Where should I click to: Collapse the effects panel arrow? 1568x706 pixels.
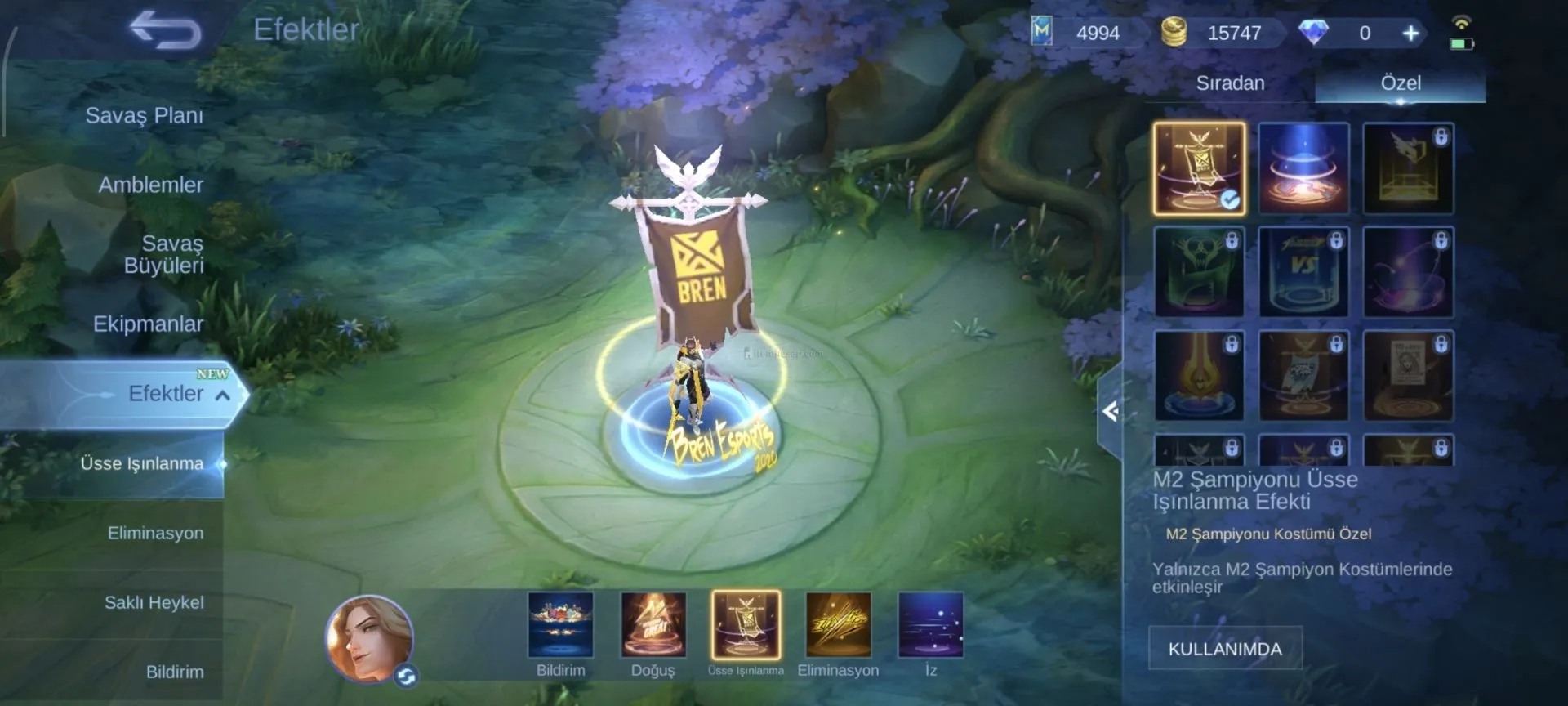1110,411
